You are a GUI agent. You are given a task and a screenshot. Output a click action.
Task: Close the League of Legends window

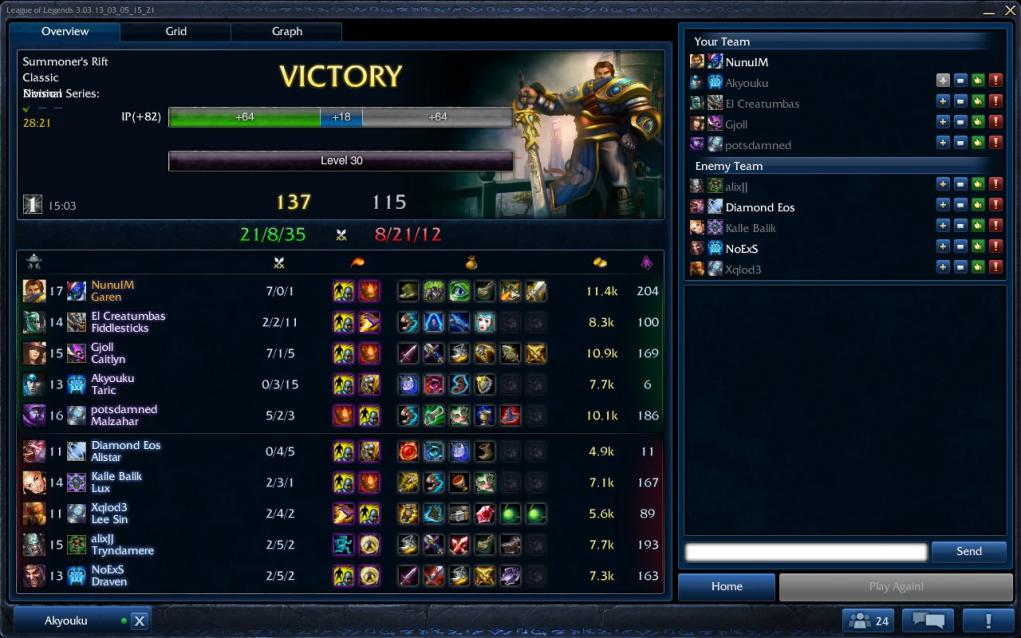(1009, 11)
